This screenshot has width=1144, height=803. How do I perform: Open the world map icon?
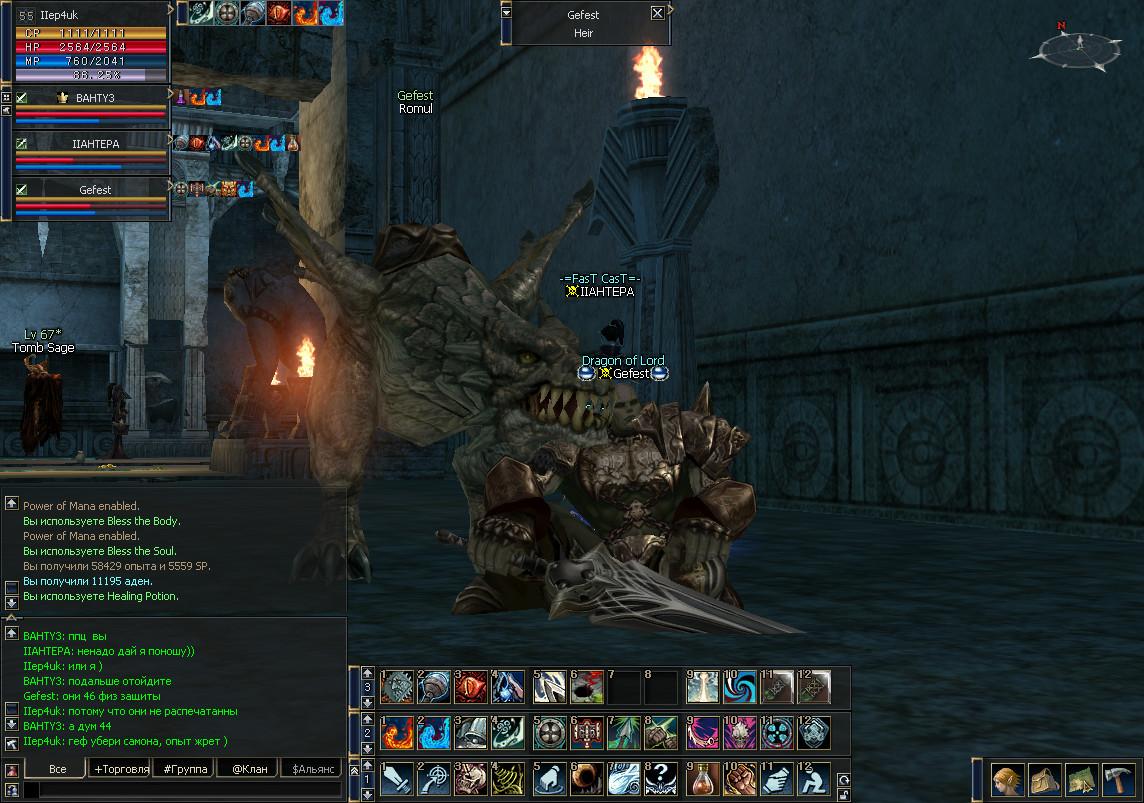tap(1078, 778)
